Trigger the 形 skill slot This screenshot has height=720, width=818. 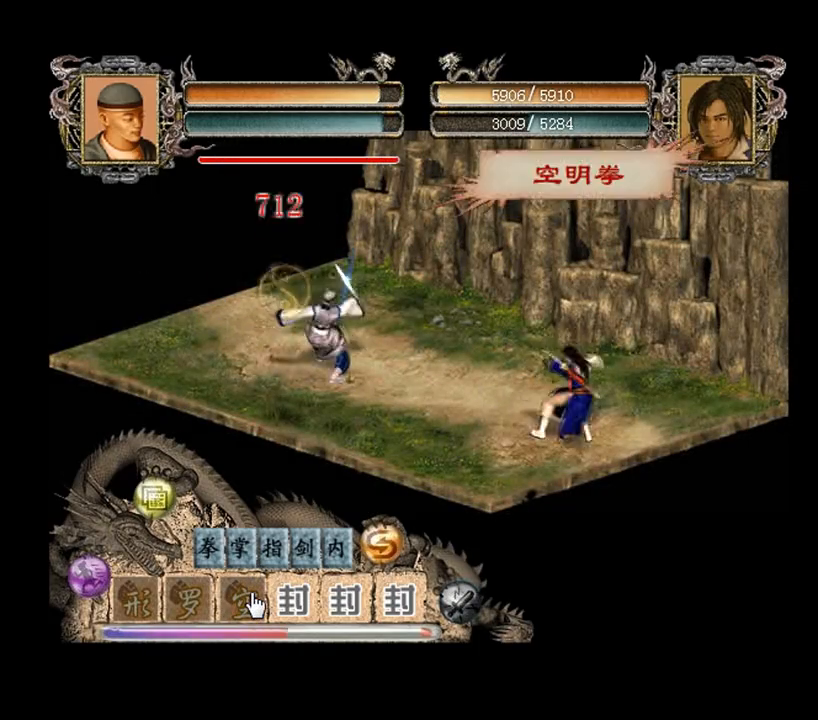click(x=134, y=600)
